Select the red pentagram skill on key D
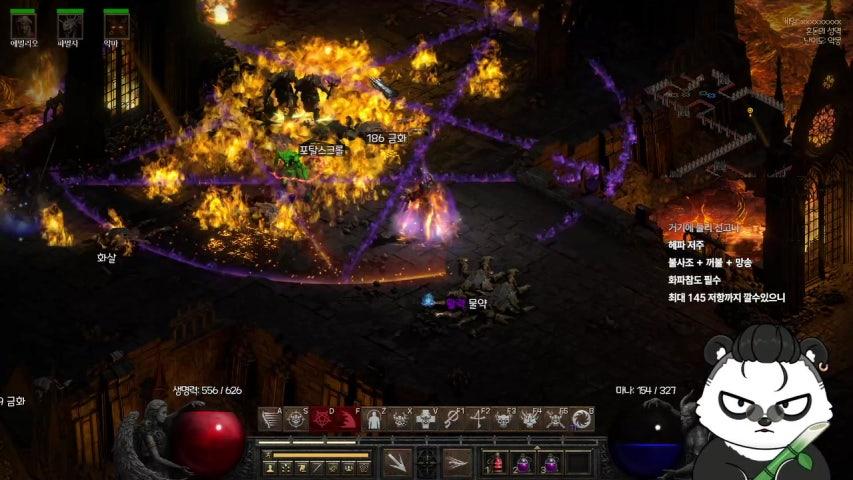Screen dimensions: 853x480 (x=322, y=420)
